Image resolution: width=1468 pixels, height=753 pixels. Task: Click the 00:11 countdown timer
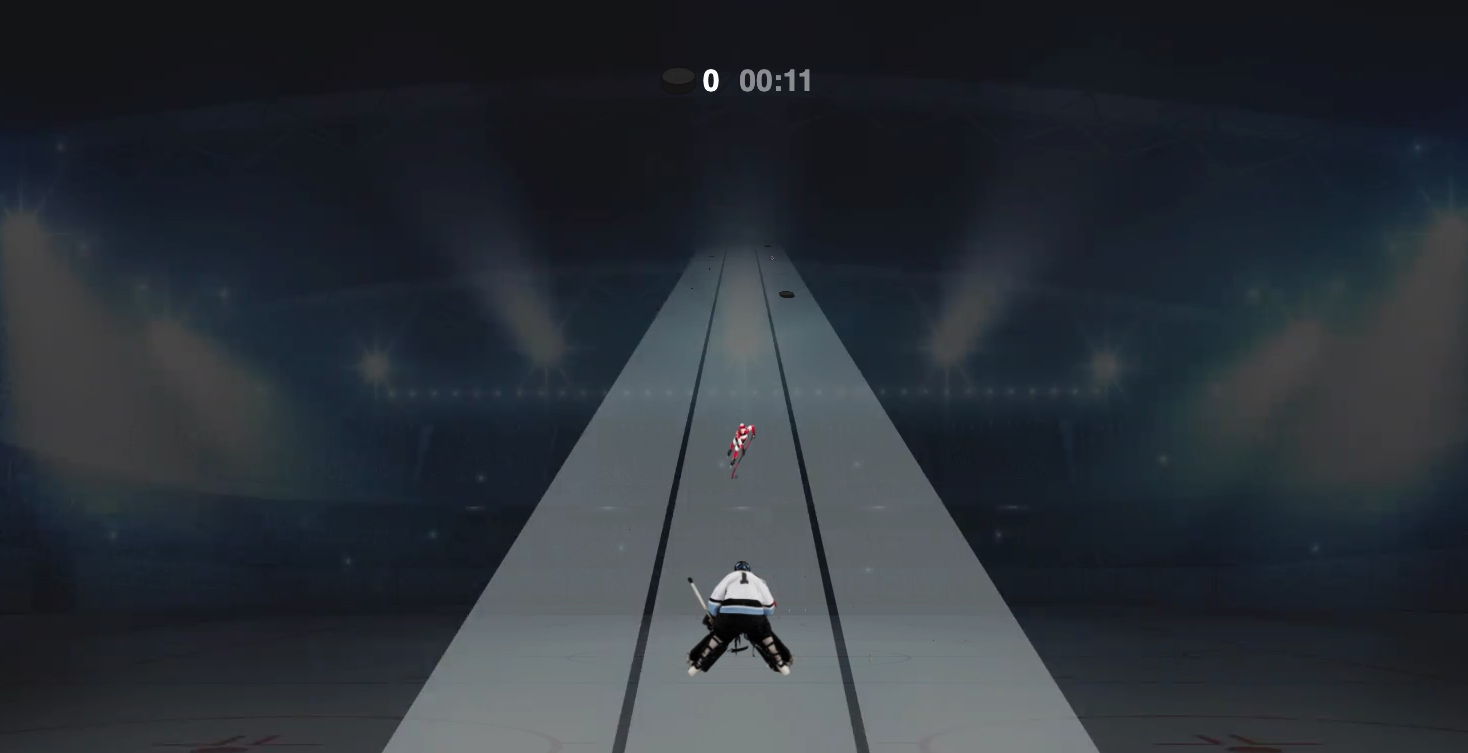coord(776,81)
